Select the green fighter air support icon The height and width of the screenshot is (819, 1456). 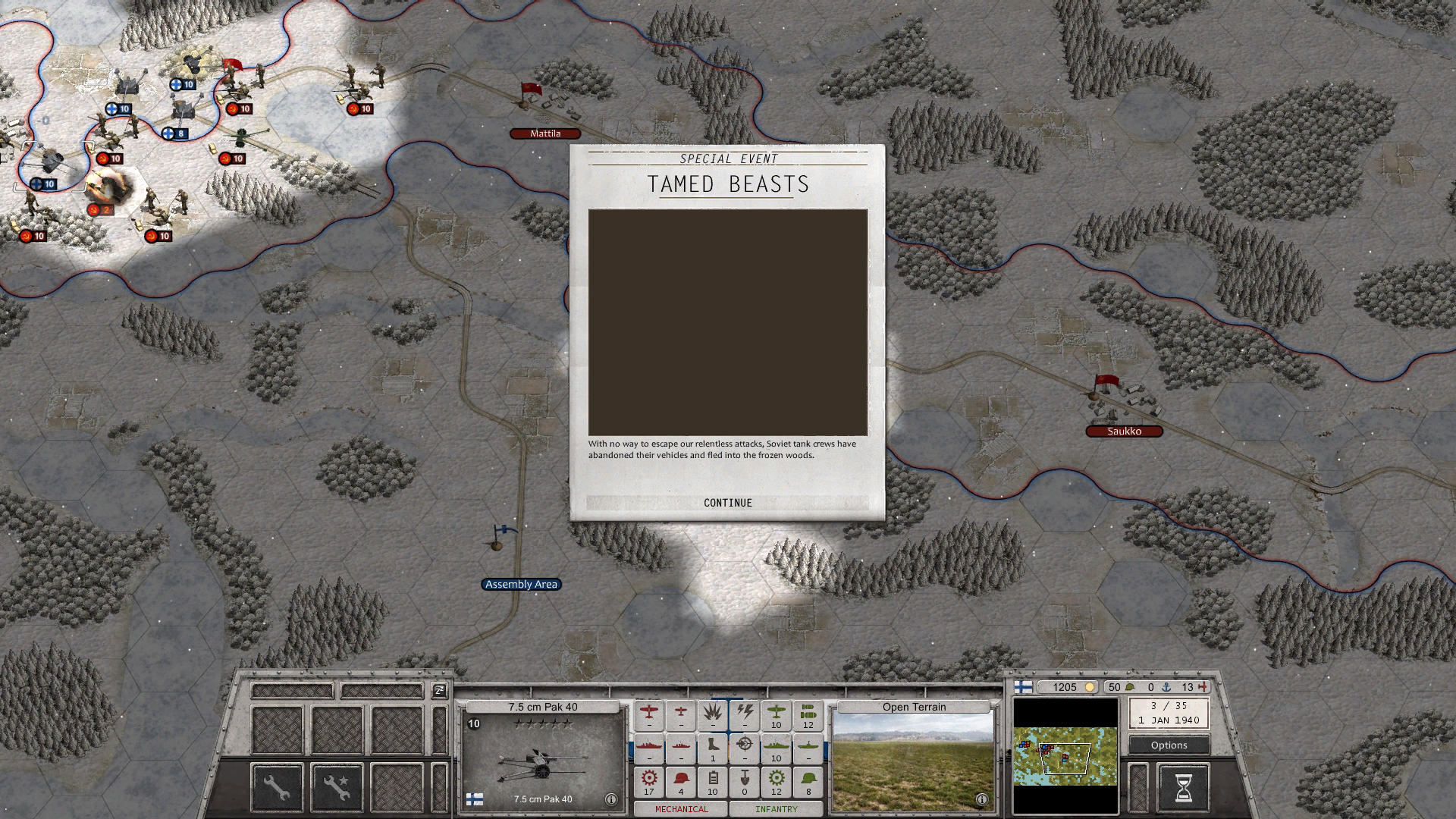775,713
